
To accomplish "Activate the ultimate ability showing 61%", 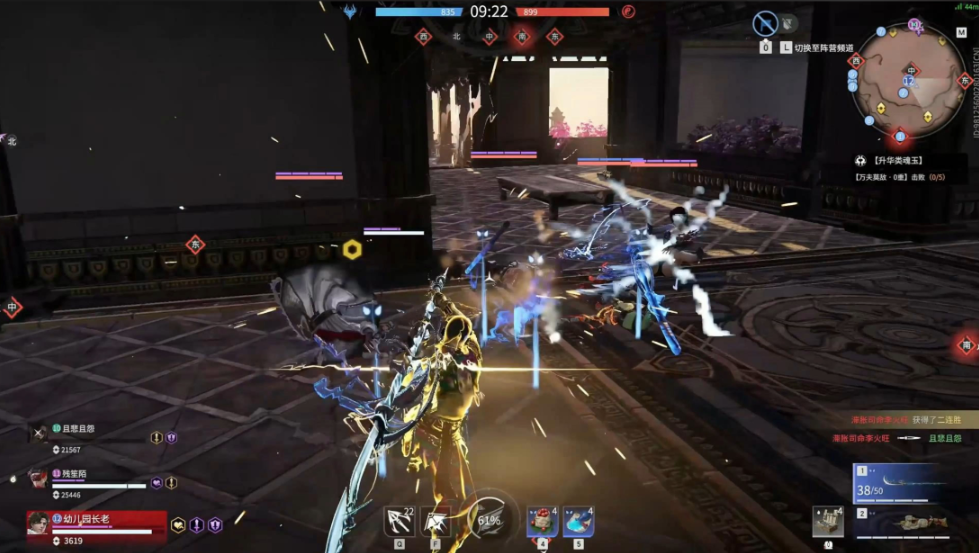I will pos(490,519).
